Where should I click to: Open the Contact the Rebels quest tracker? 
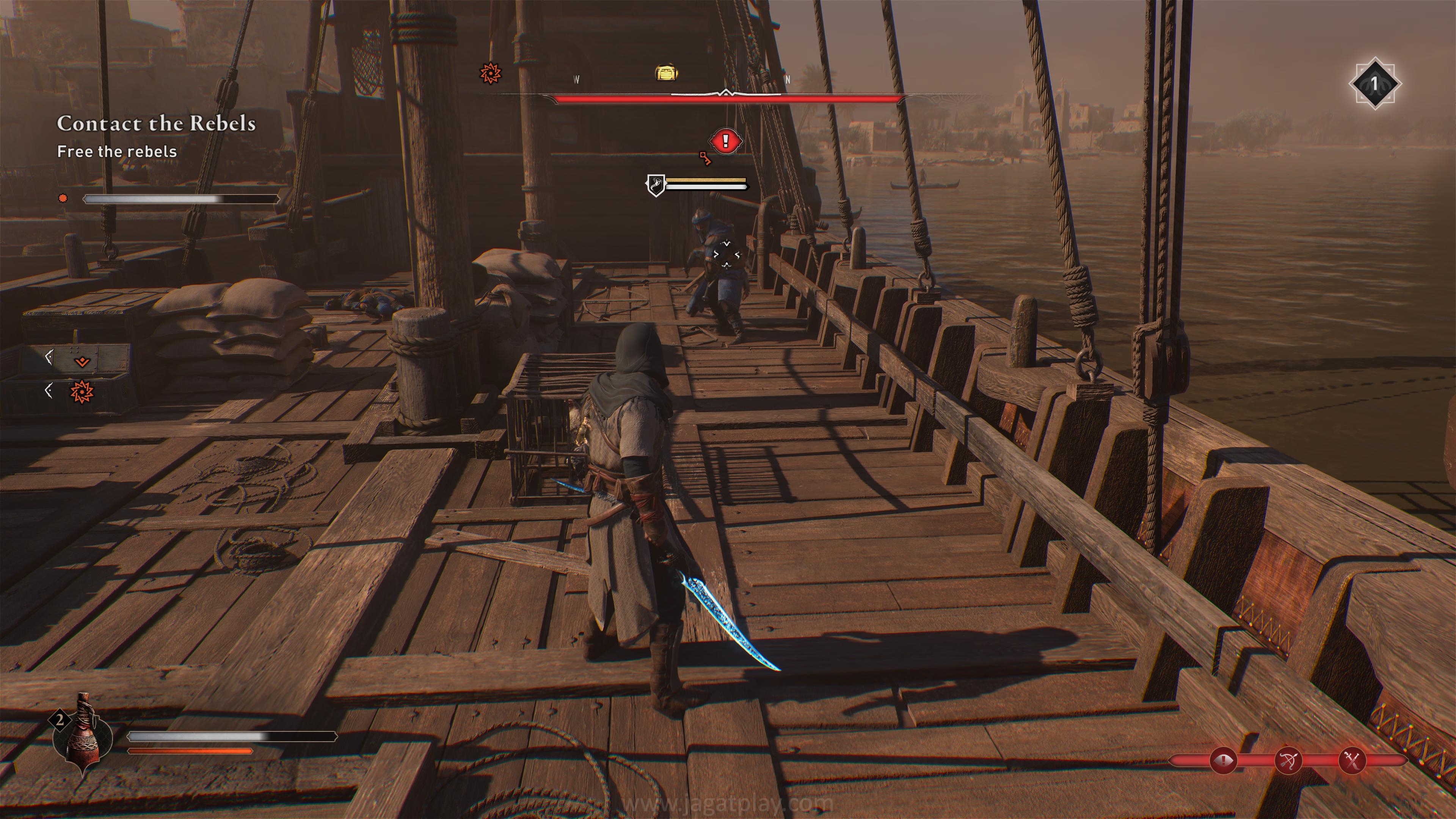tap(156, 124)
